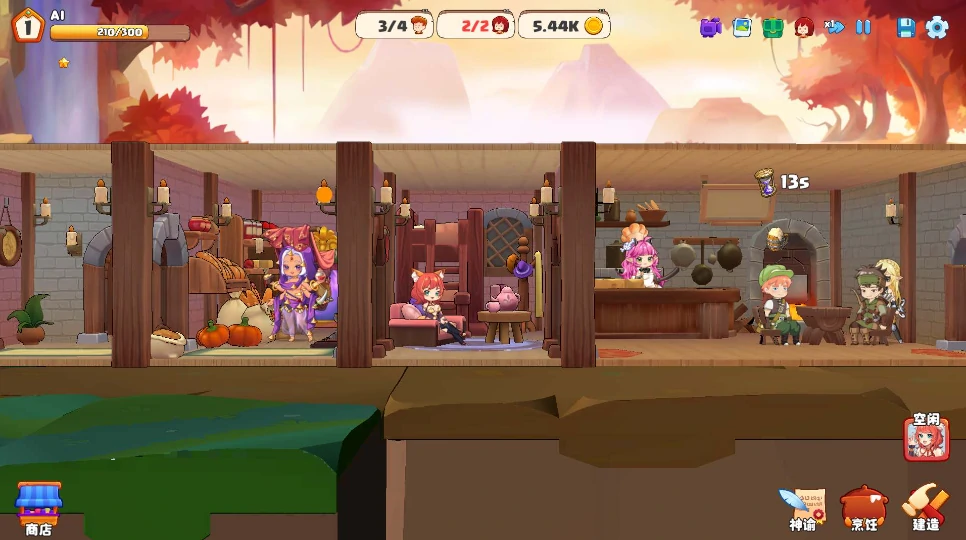Click the 5.44K gold coin counter
Viewport: 966px width, 540px height.
[567, 26]
